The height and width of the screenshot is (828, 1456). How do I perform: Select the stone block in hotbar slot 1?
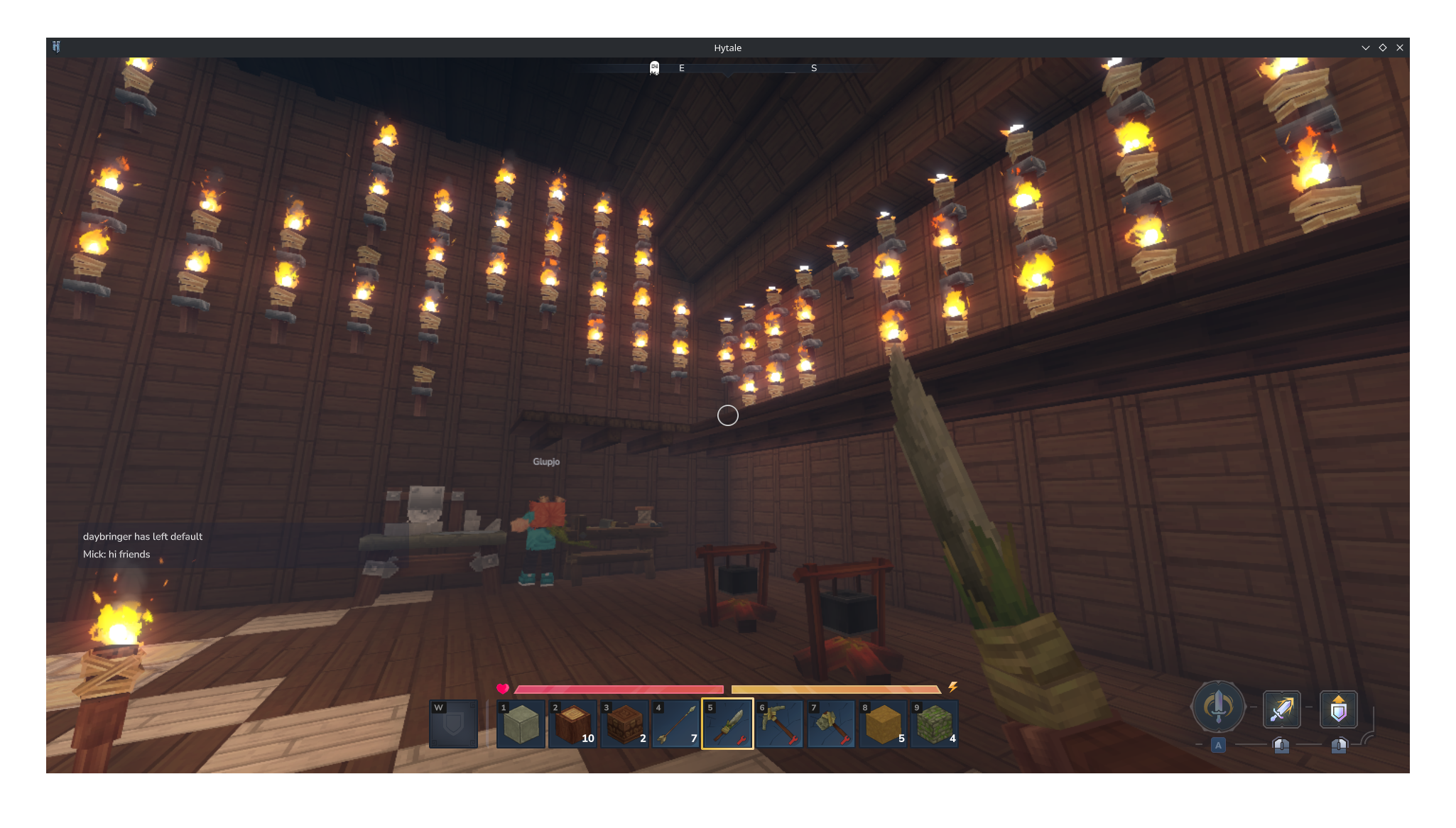coord(521,724)
